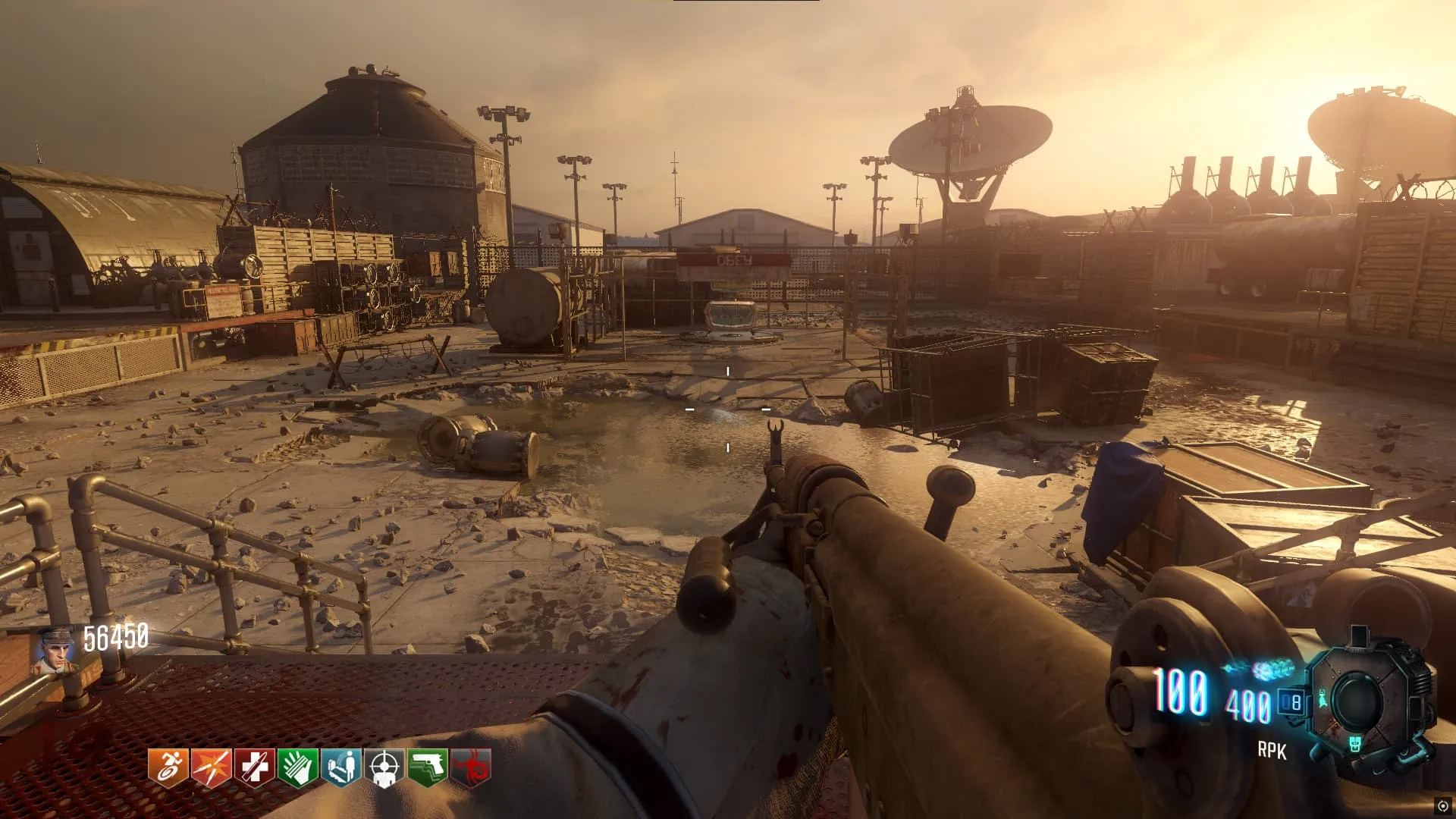Screen dimensions: 1456x819
Task: Choose the green hand Speed Cola perk
Action: tap(298, 767)
